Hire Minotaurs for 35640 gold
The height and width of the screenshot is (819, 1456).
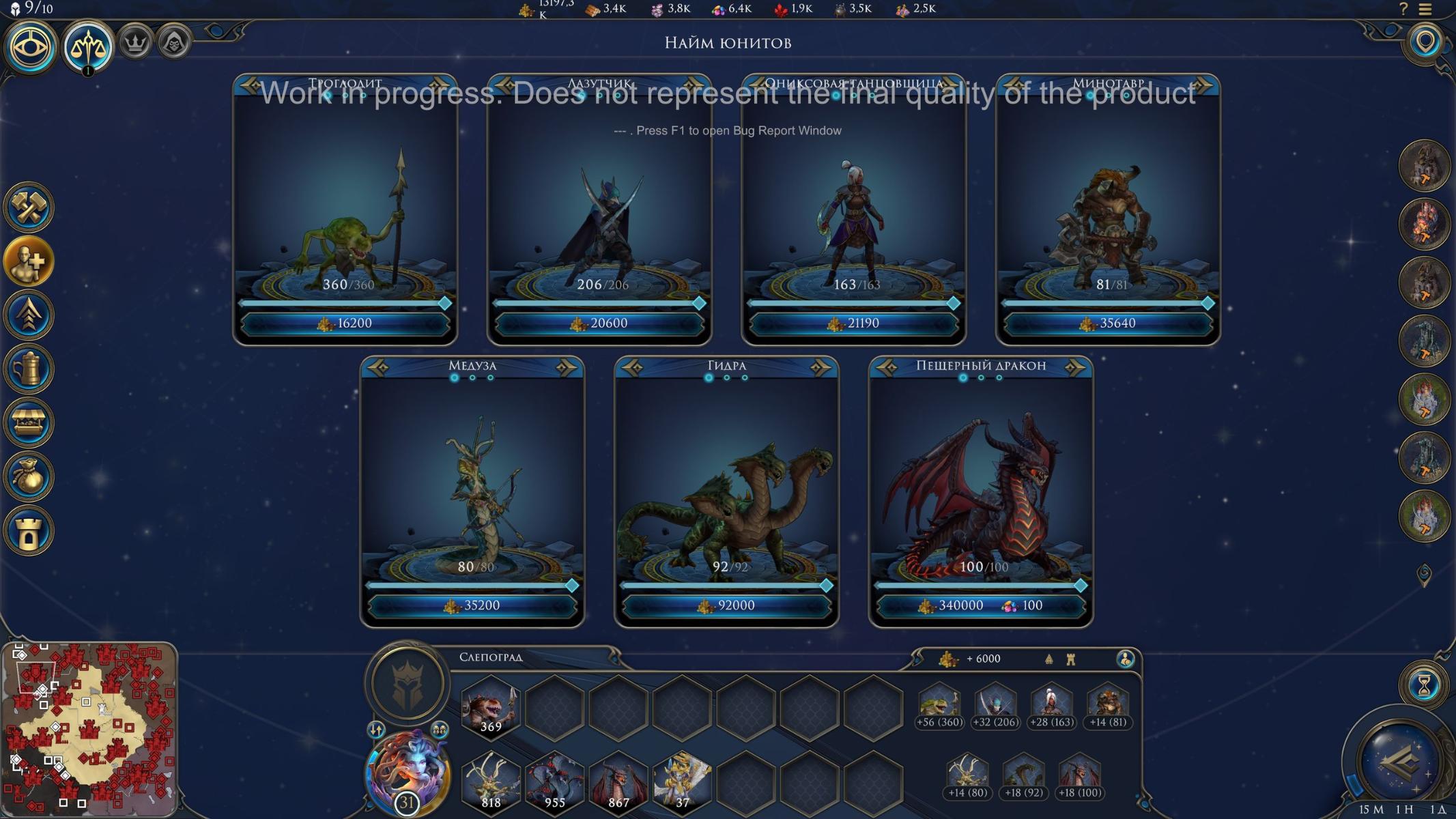(1108, 324)
